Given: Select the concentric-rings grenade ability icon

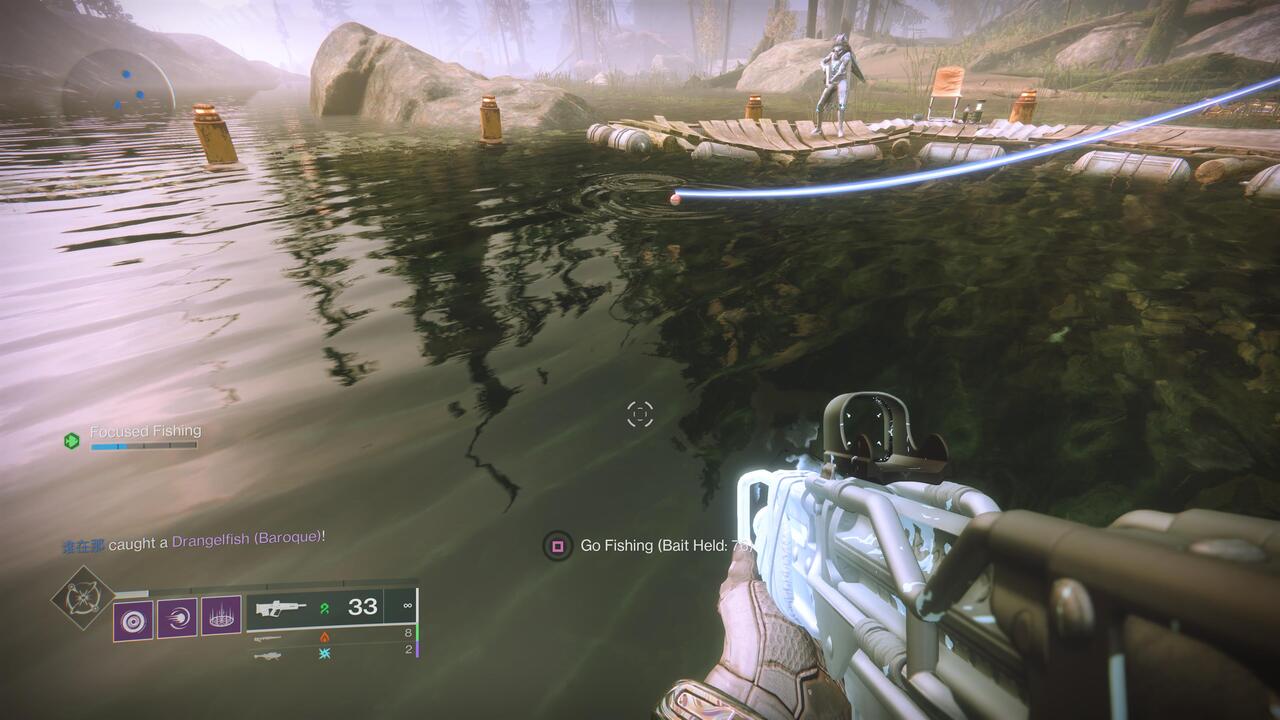Looking at the screenshot, I should [x=133, y=620].
